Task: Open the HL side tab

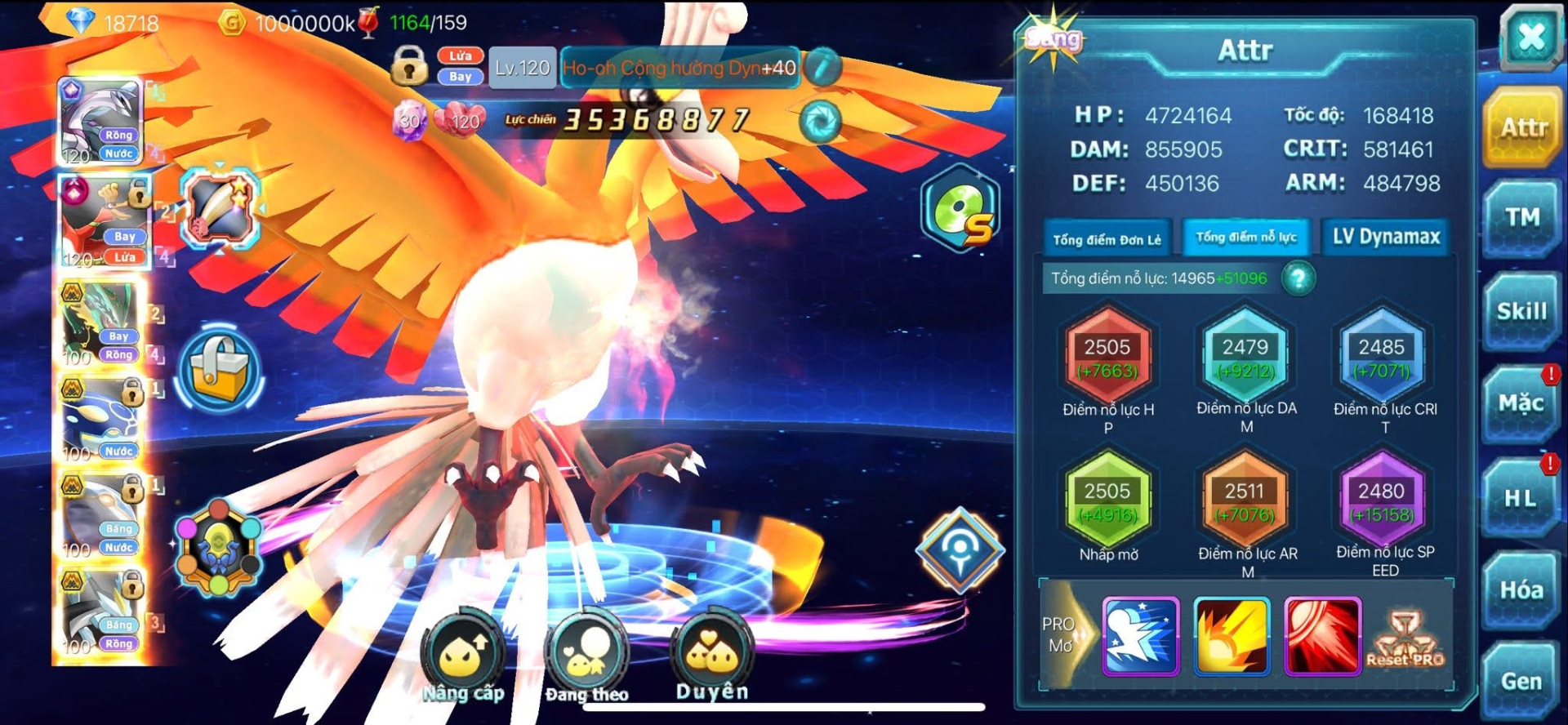Action: [1520, 498]
